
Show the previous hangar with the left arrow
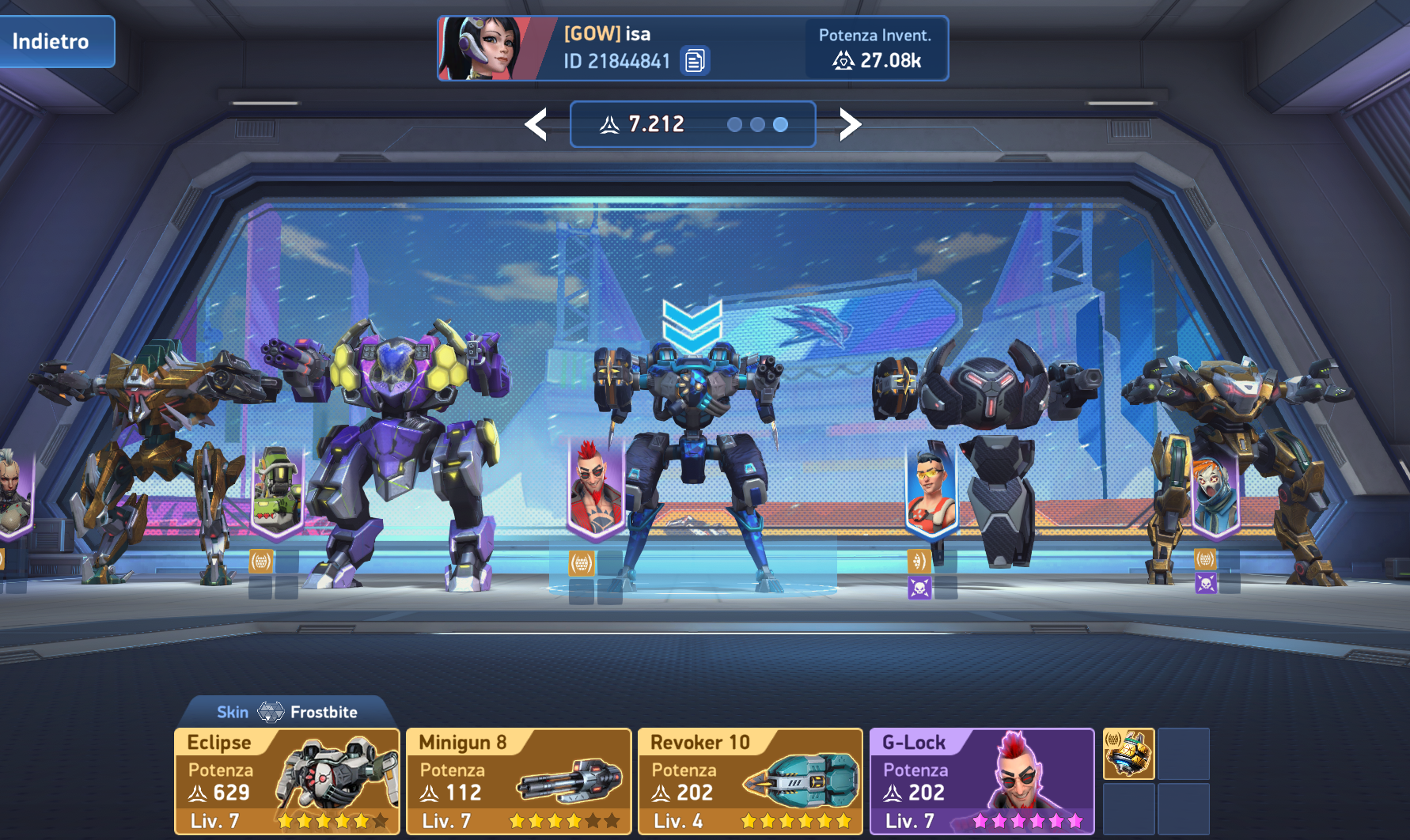(536, 124)
